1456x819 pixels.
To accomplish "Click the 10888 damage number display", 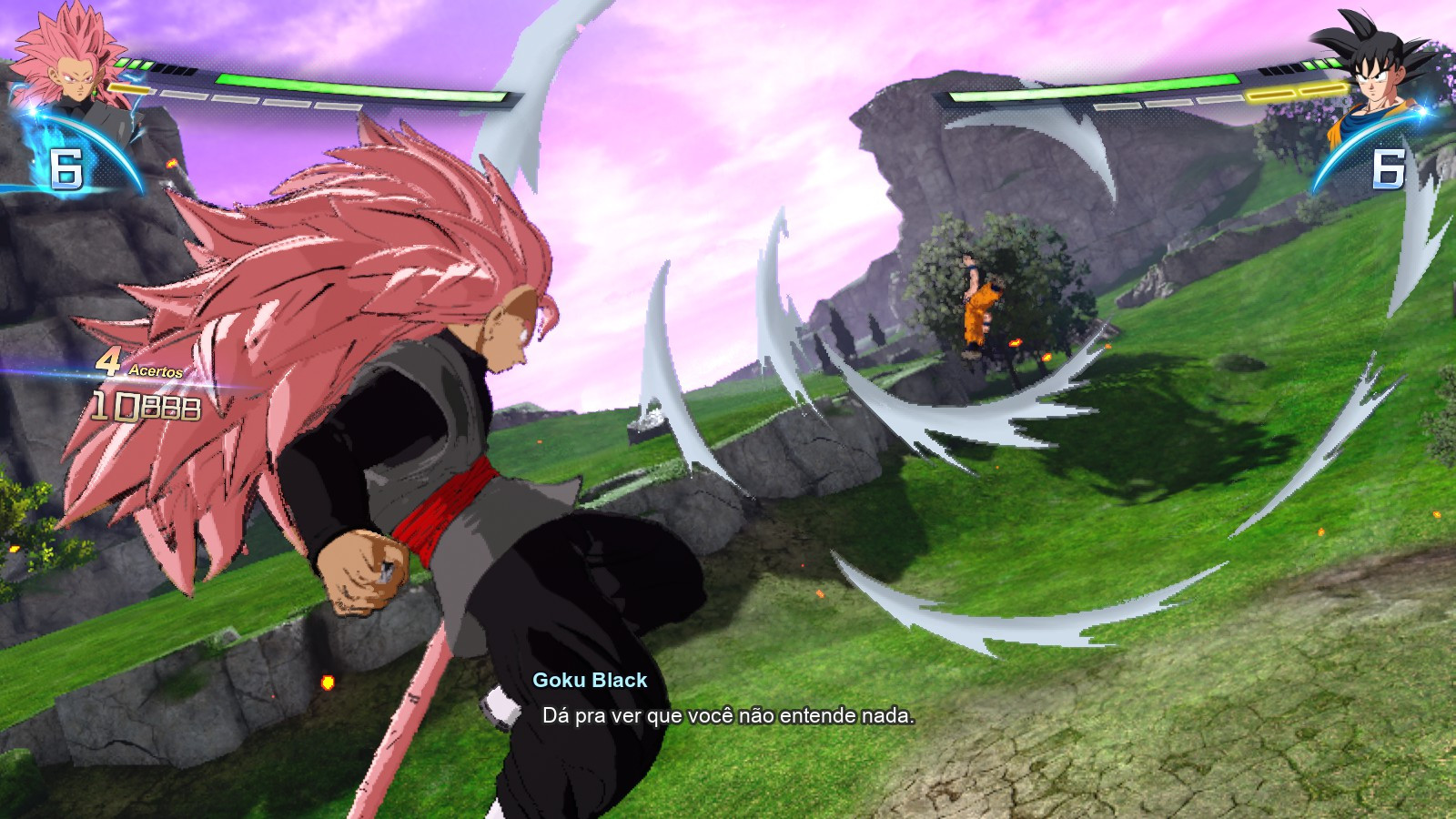I will [146, 407].
